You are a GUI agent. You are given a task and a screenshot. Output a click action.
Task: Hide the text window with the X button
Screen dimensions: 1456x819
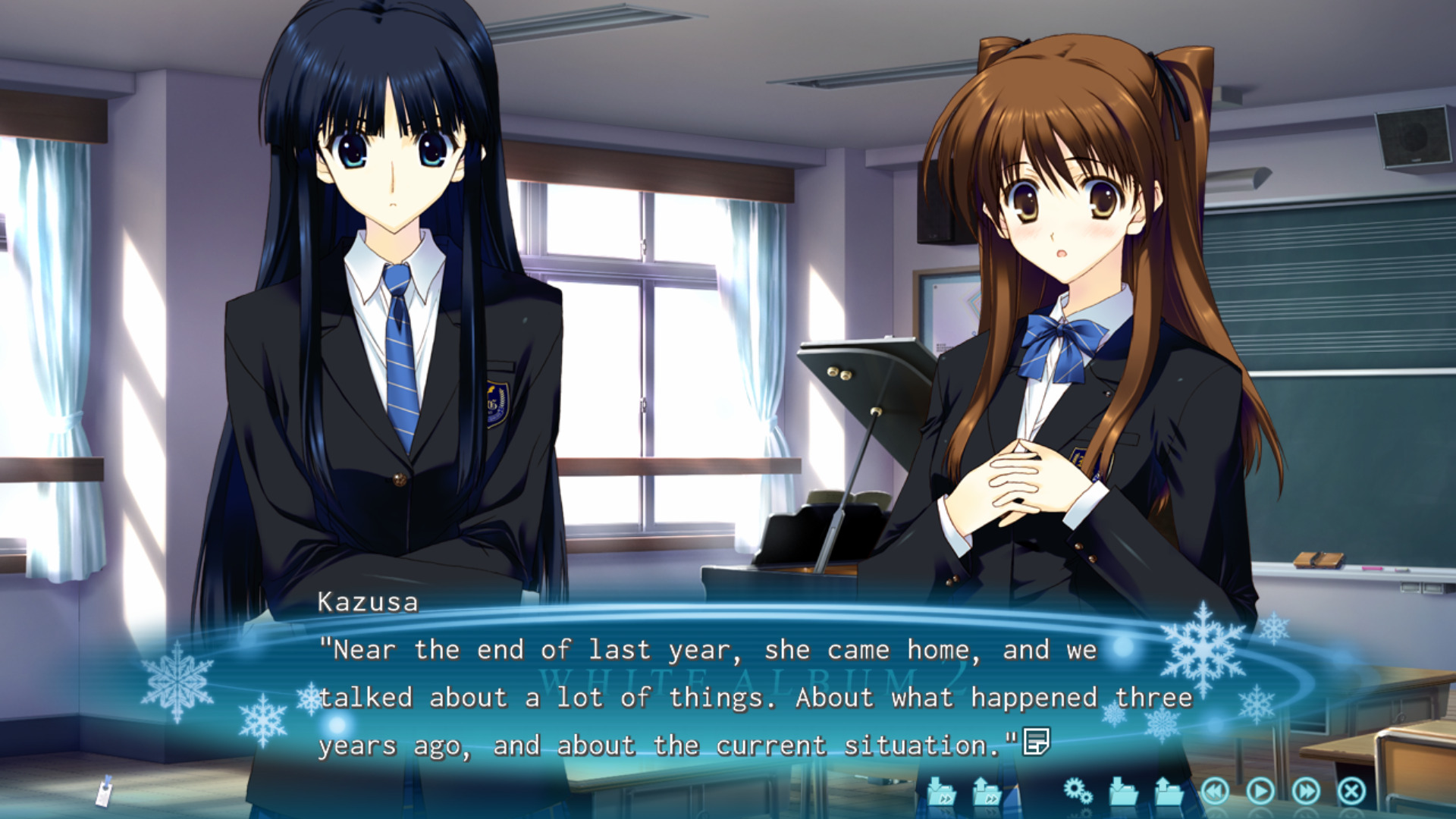1351,792
